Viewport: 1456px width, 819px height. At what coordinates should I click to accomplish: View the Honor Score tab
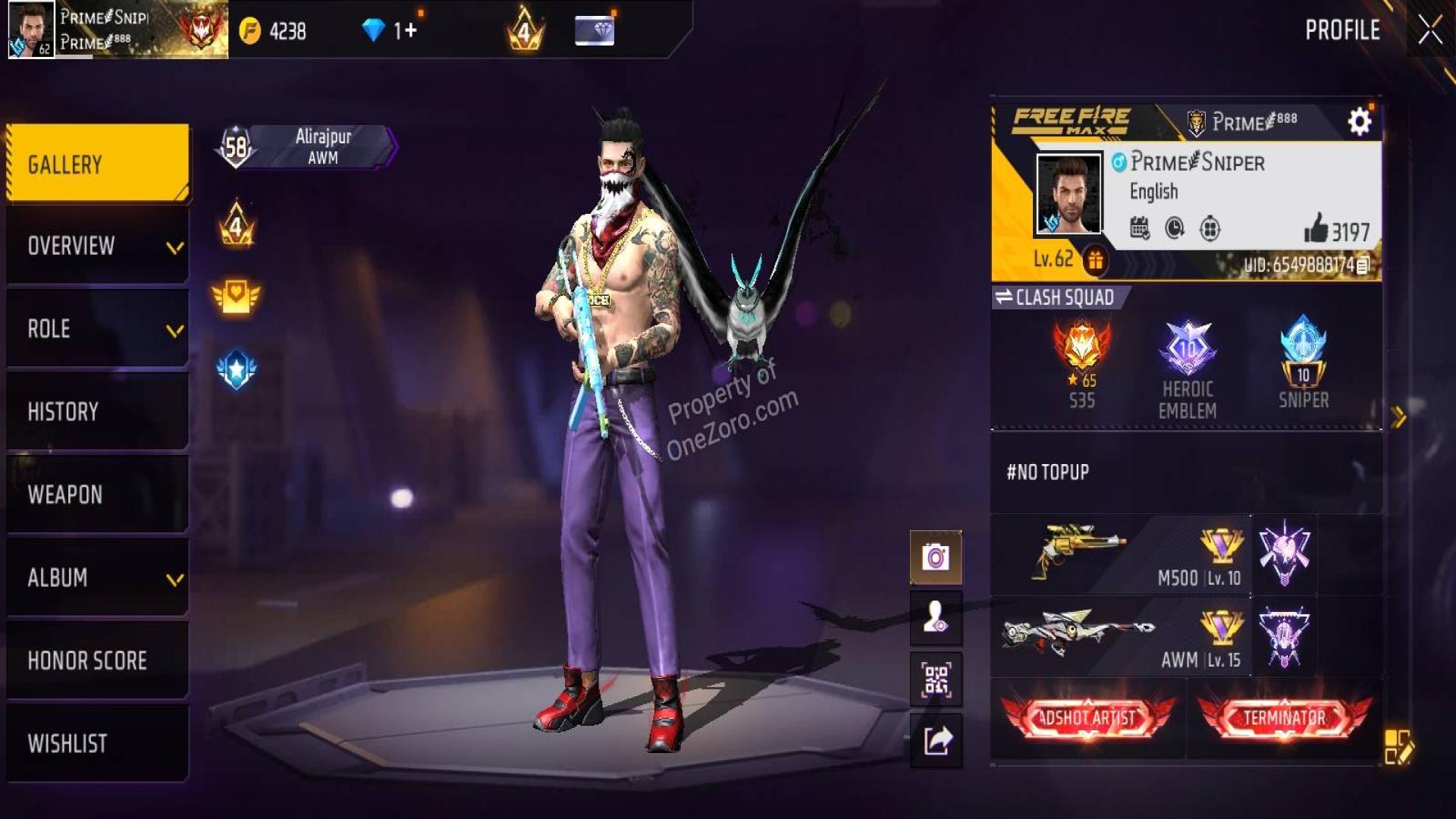click(x=98, y=661)
